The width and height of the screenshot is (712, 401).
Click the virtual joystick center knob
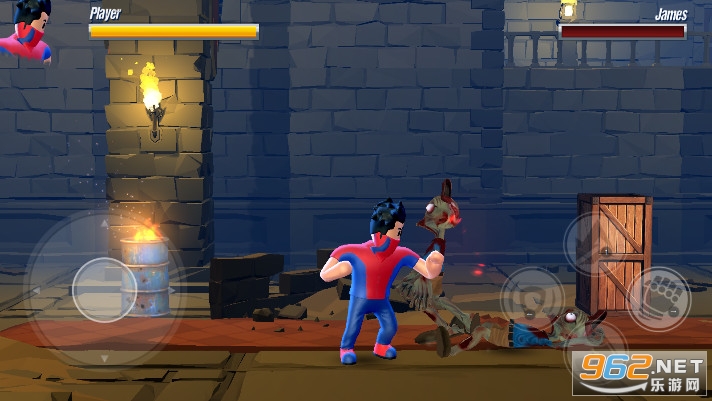pos(104,289)
